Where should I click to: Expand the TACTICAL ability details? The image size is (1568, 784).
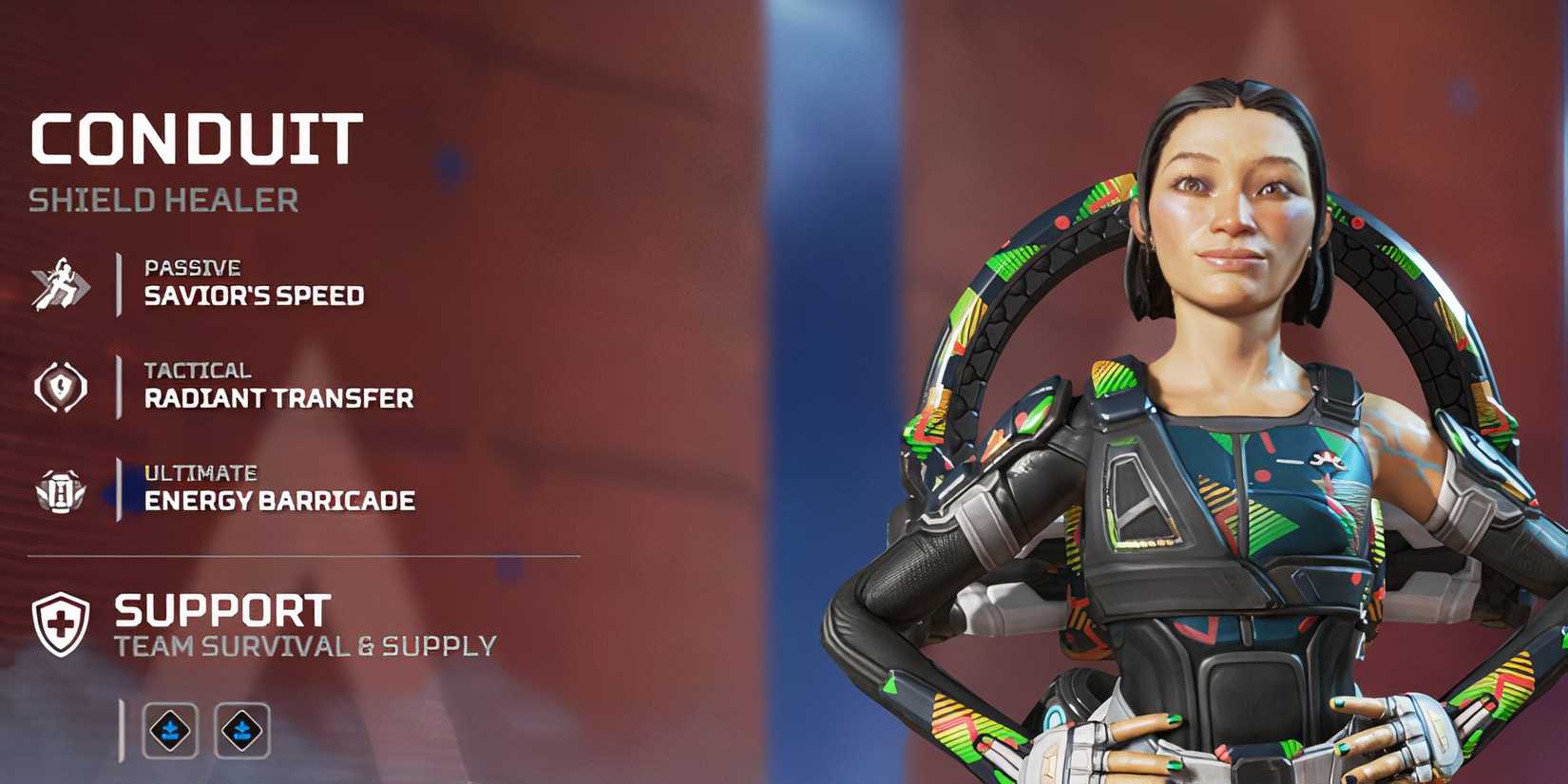pyautogui.click(x=277, y=386)
